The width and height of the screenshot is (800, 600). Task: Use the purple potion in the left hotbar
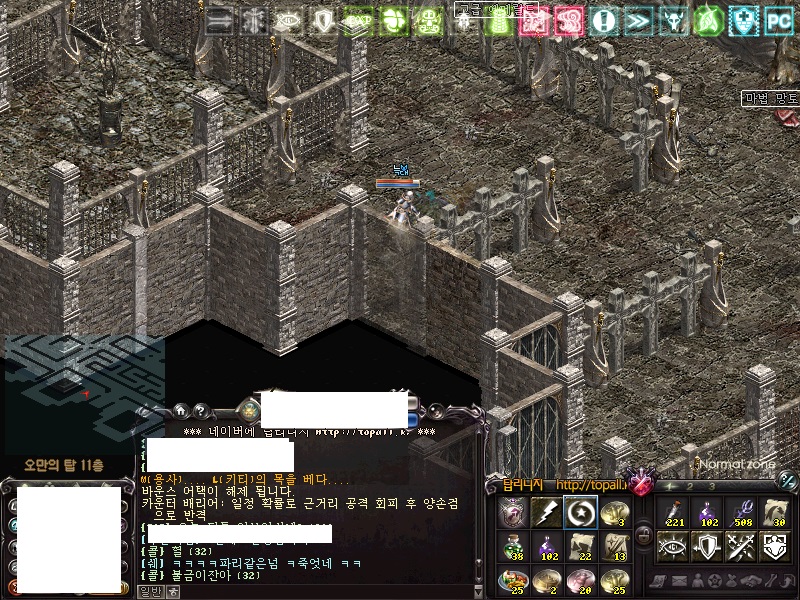coord(547,547)
